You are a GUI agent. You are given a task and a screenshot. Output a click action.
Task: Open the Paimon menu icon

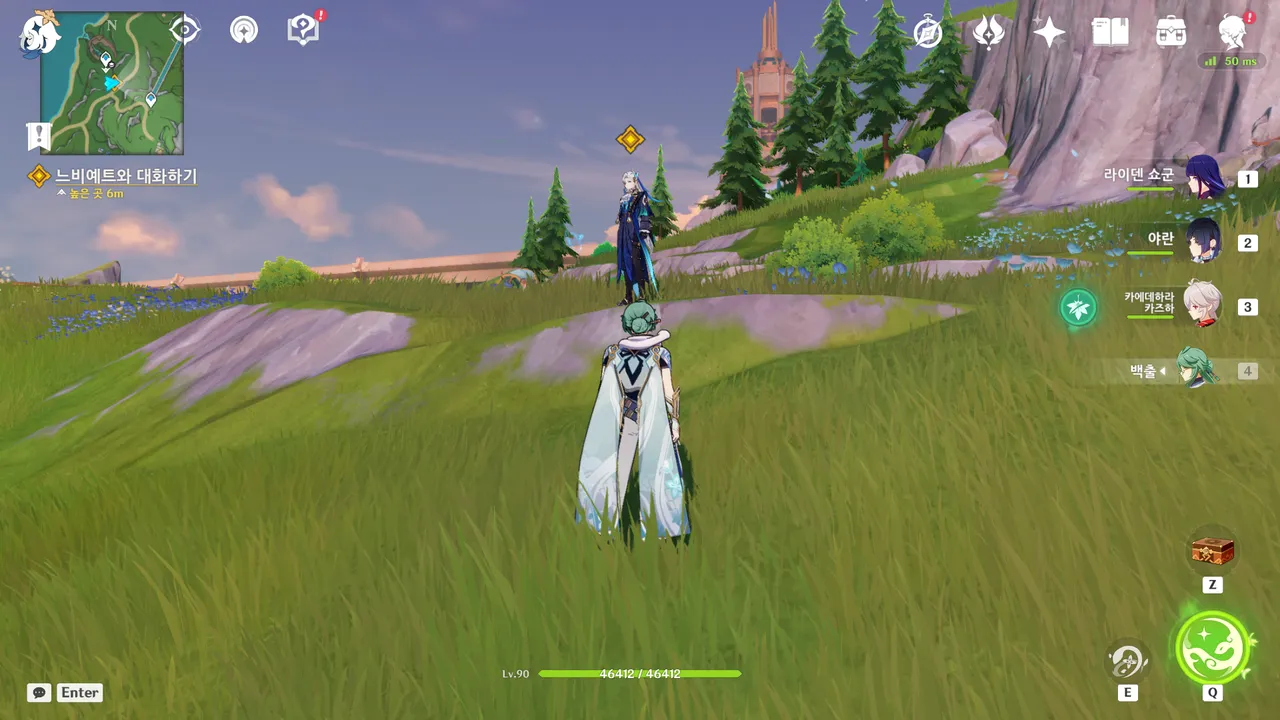click(x=38, y=34)
